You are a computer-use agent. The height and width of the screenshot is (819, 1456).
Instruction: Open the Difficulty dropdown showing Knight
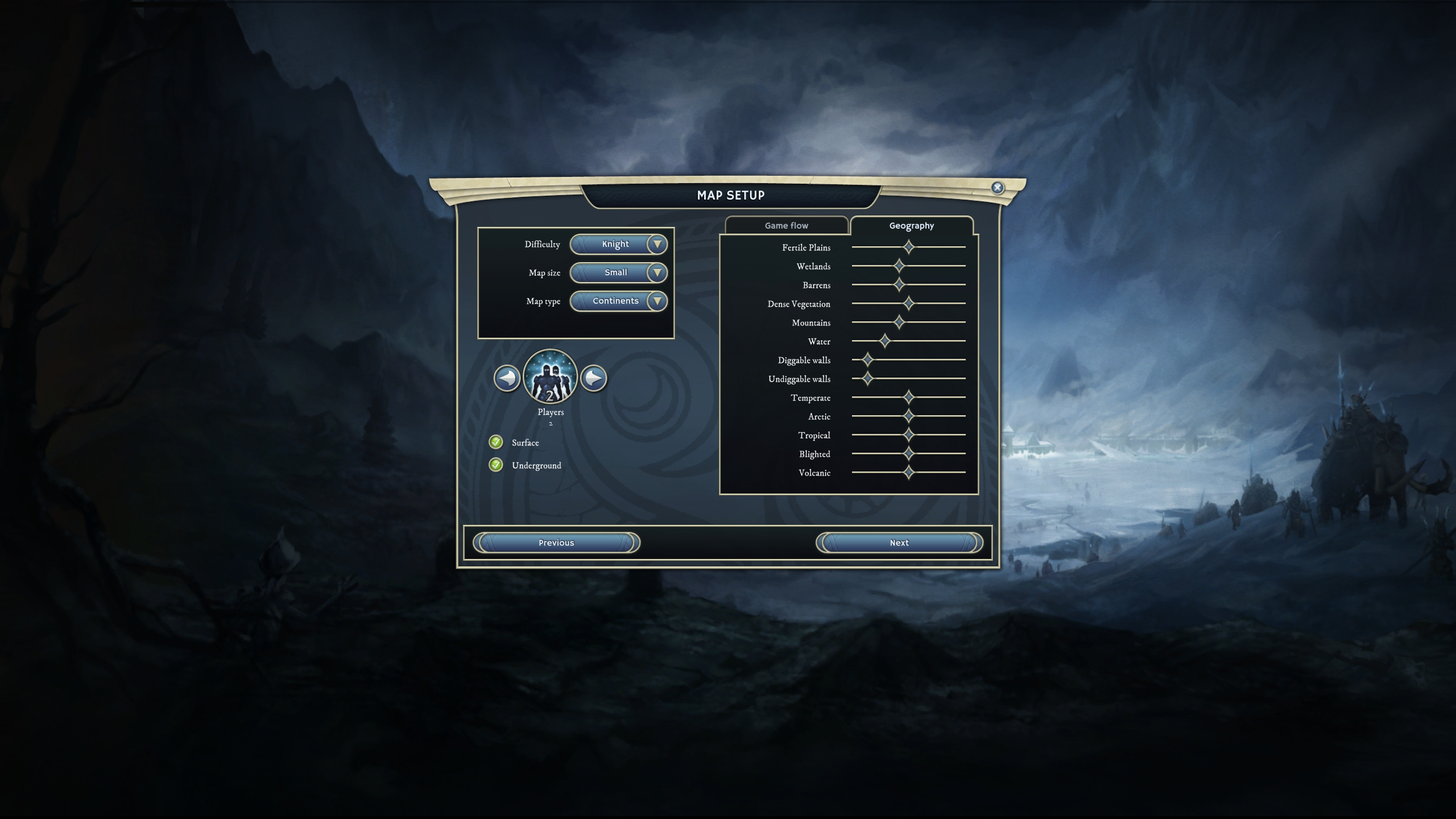(618, 245)
